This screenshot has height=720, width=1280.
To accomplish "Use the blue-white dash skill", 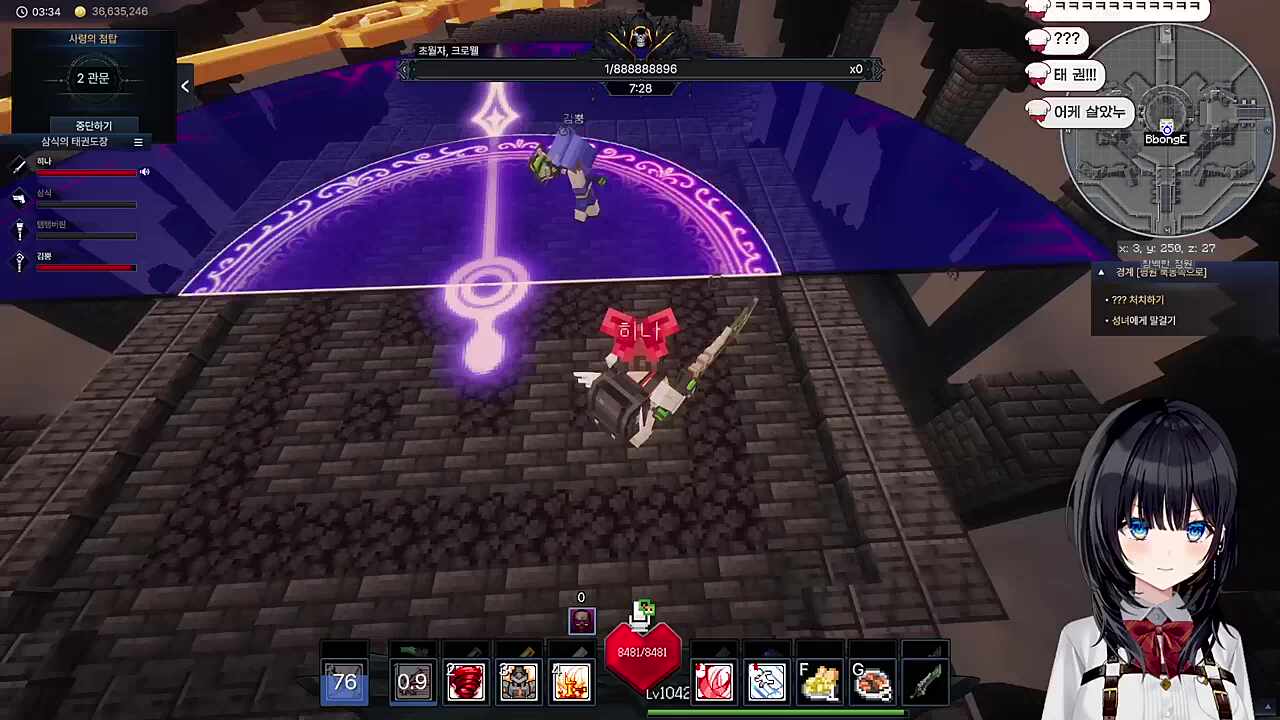I will [x=767, y=682].
